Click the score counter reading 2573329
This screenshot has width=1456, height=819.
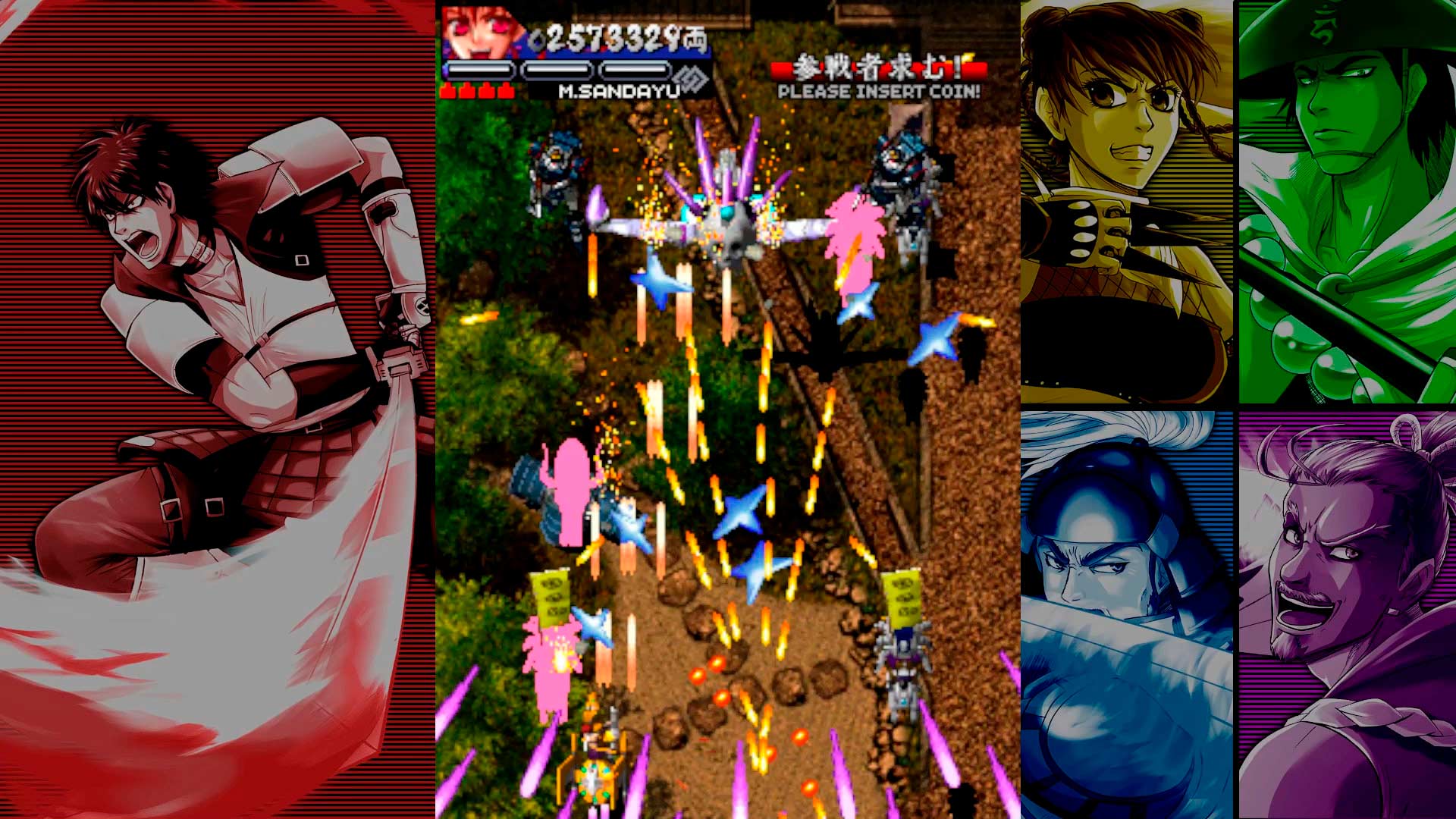[614, 38]
